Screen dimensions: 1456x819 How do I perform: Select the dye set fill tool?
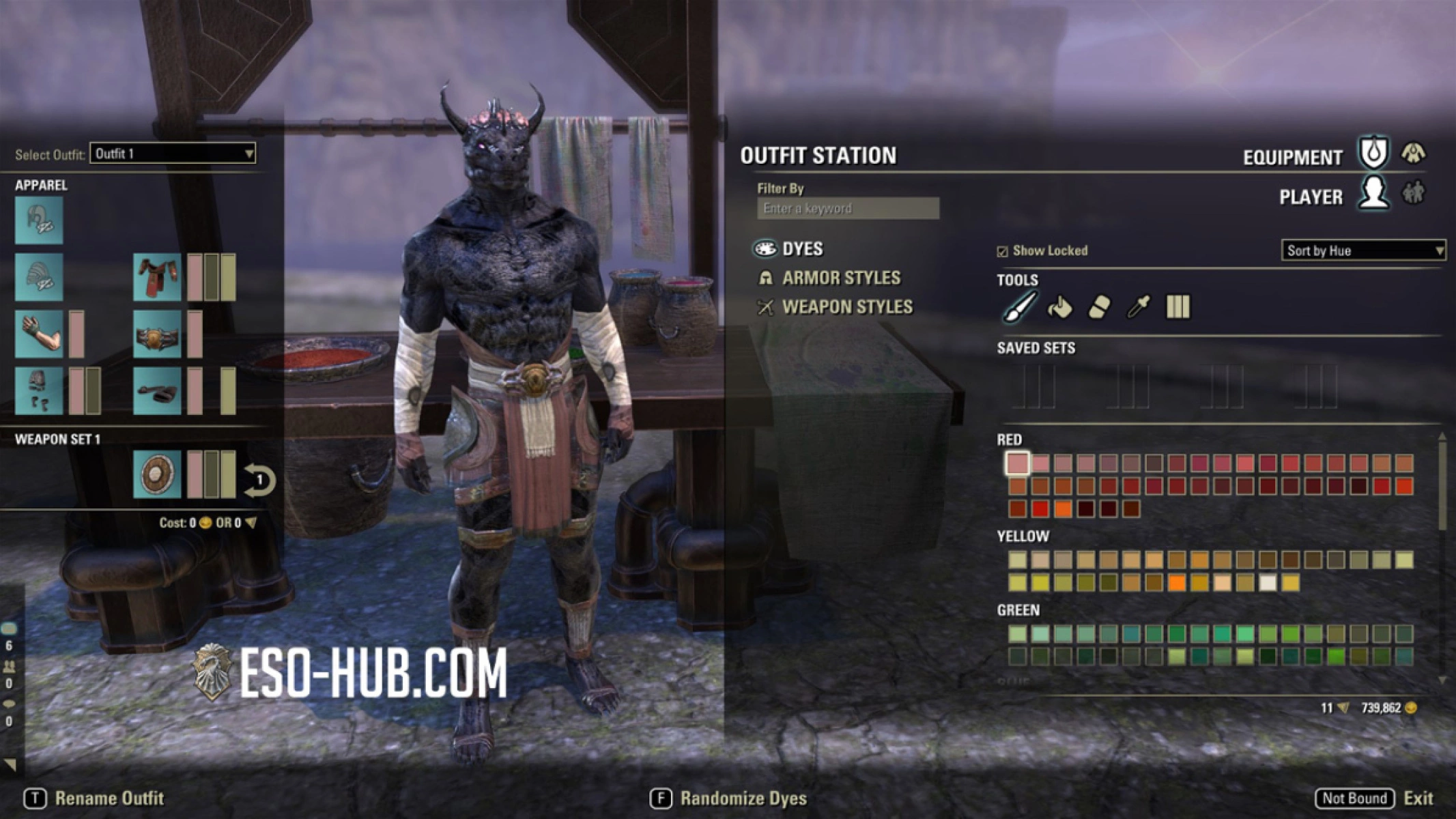point(1180,307)
